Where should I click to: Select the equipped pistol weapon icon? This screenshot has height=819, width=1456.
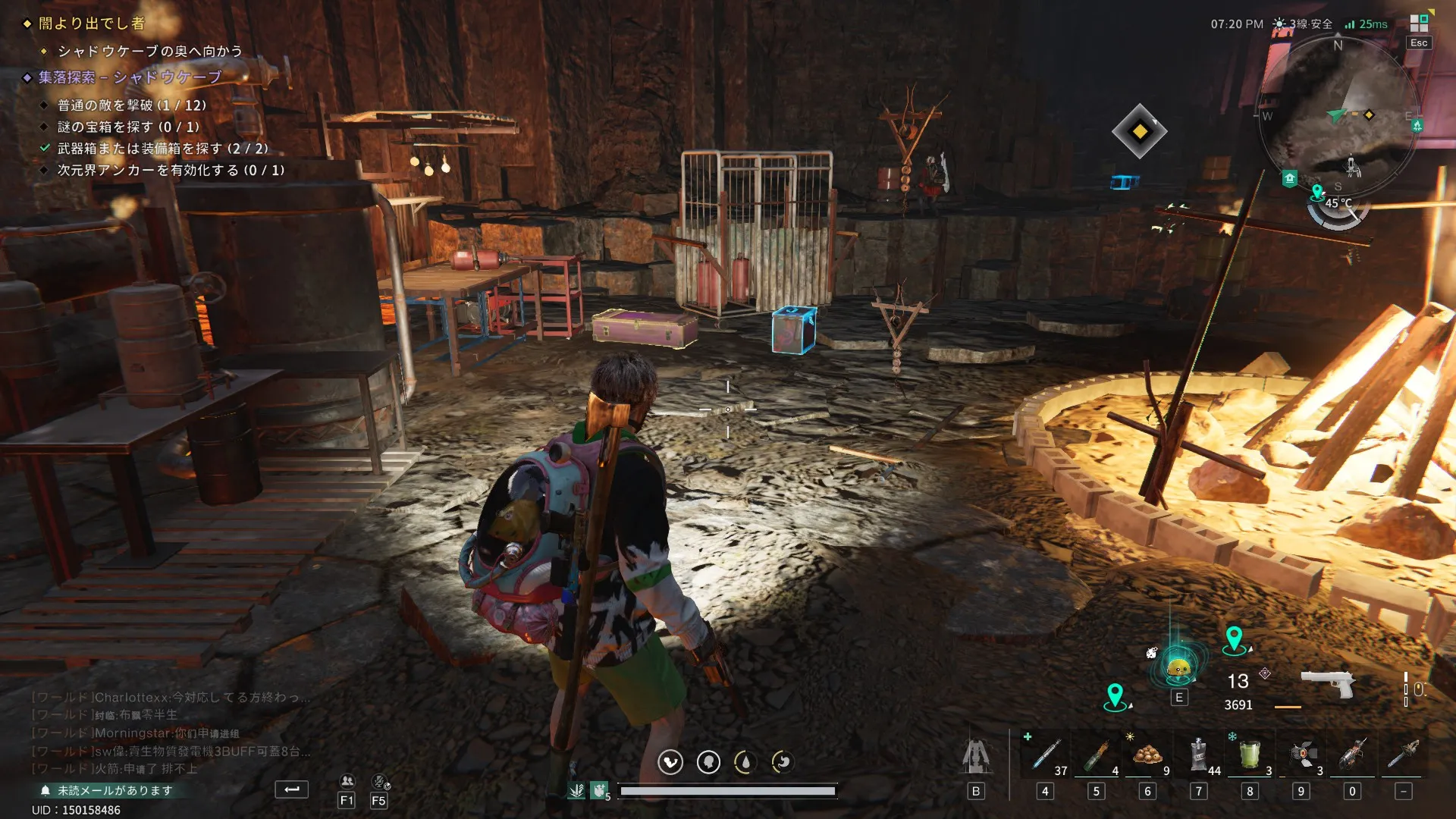coord(1327,682)
